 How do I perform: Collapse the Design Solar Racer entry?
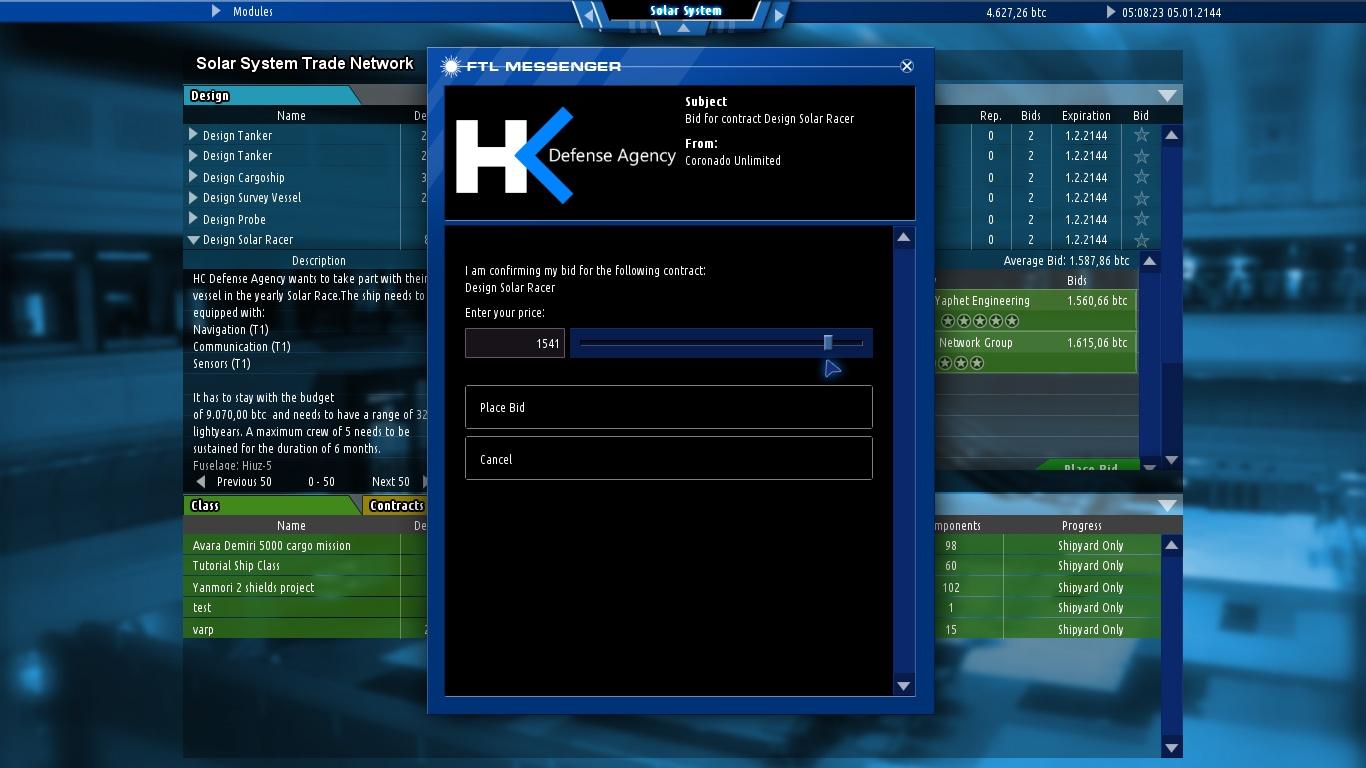[x=193, y=240]
